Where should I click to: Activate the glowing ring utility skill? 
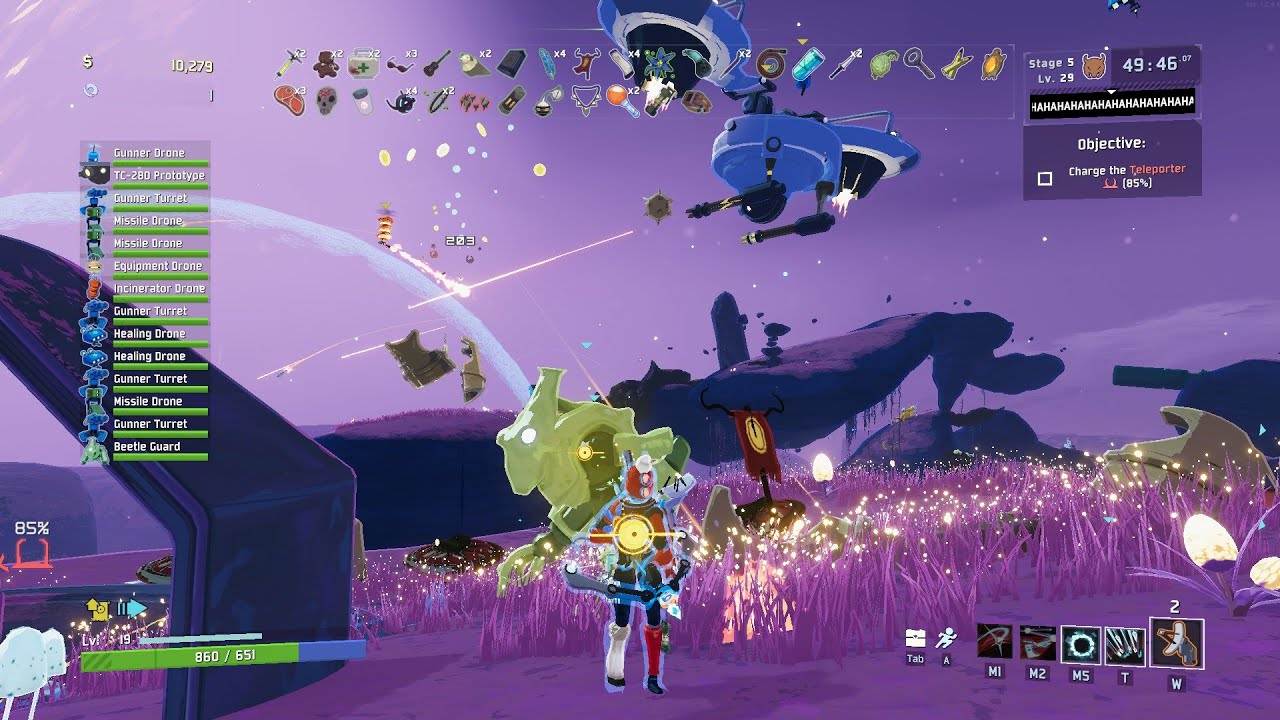[x=1081, y=645]
